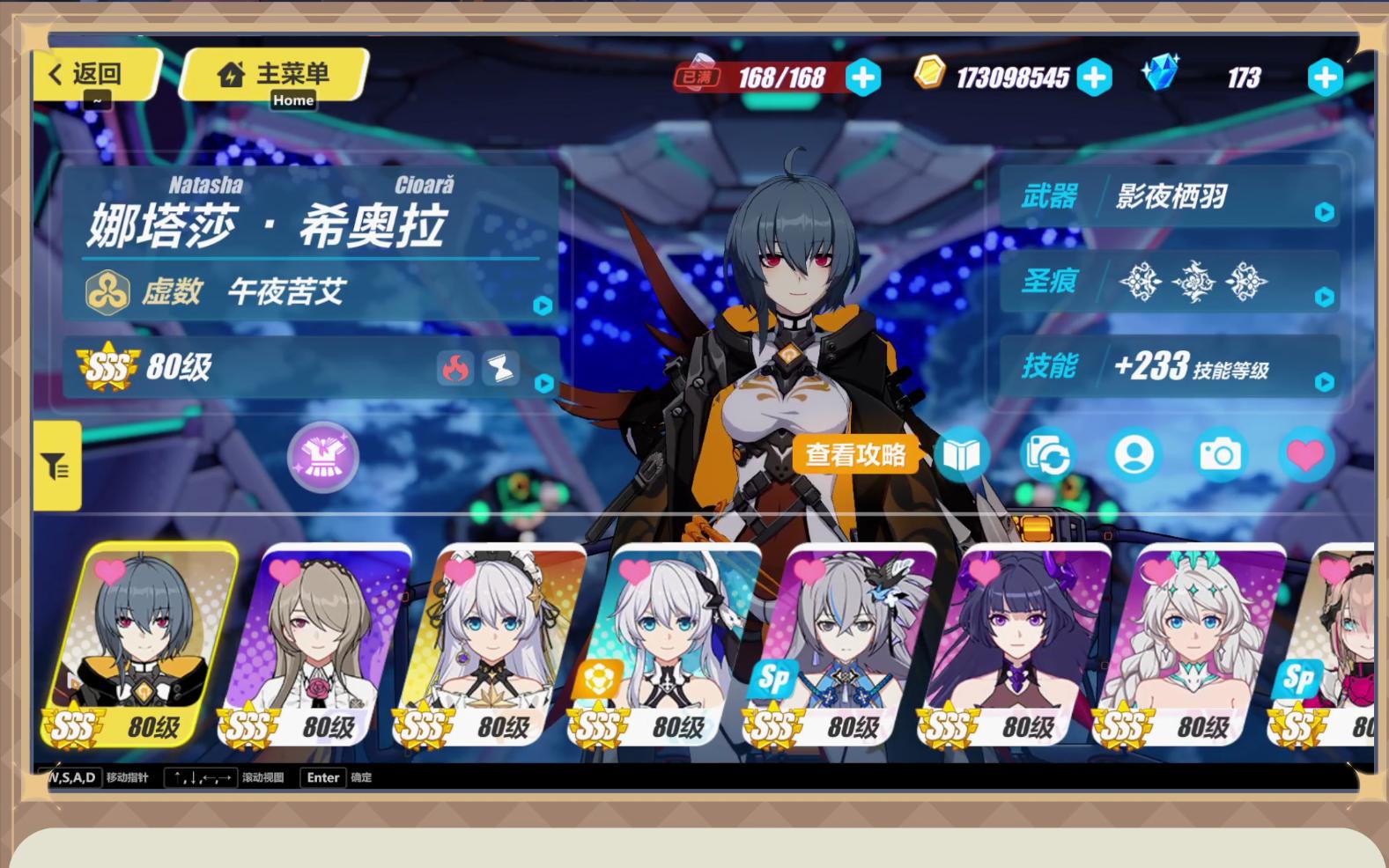
Task: Expand the 圣痕 stigmata details arrow
Action: (1326, 297)
